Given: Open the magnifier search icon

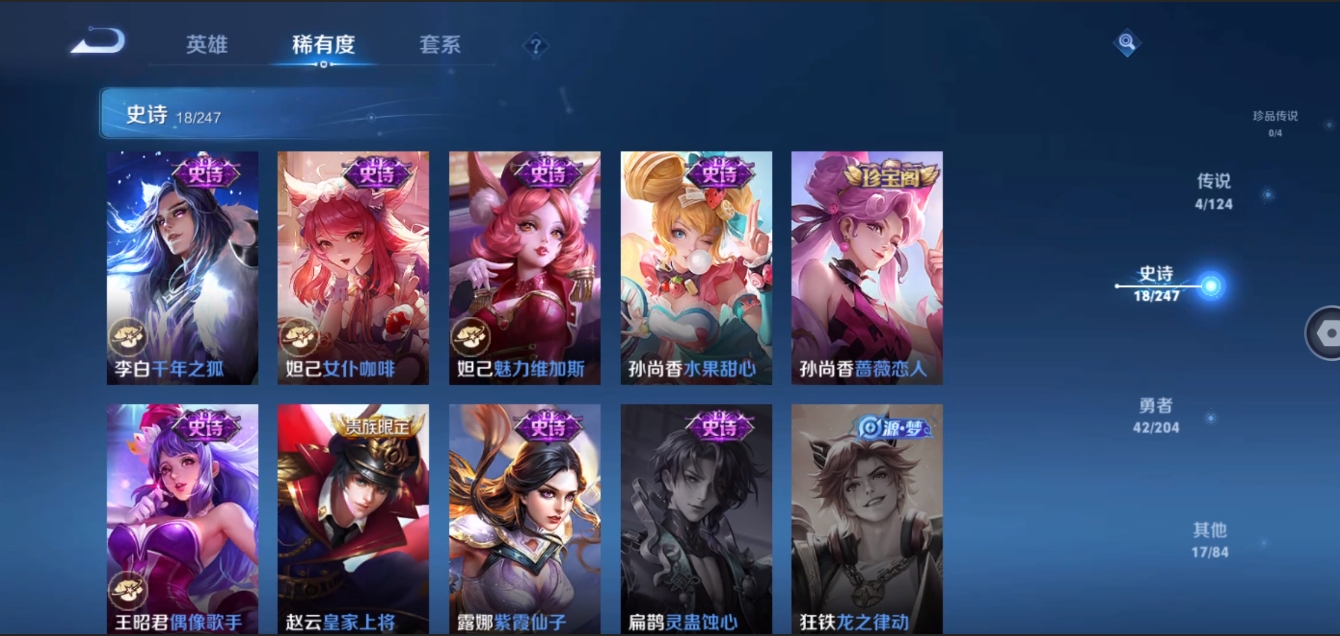Looking at the screenshot, I should pyautogui.click(x=1127, y=42).
